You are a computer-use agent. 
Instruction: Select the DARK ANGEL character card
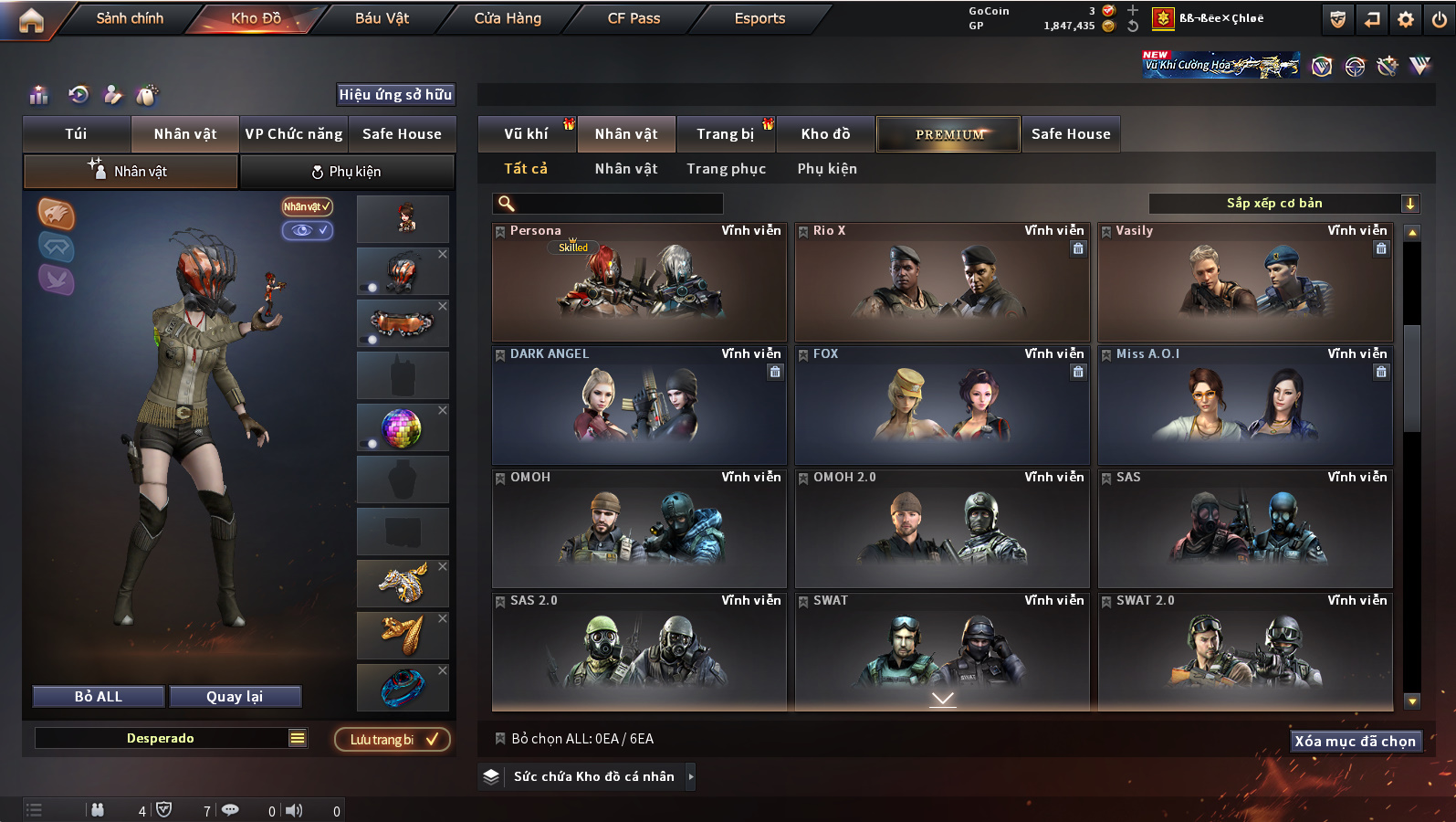pos(639,406)
